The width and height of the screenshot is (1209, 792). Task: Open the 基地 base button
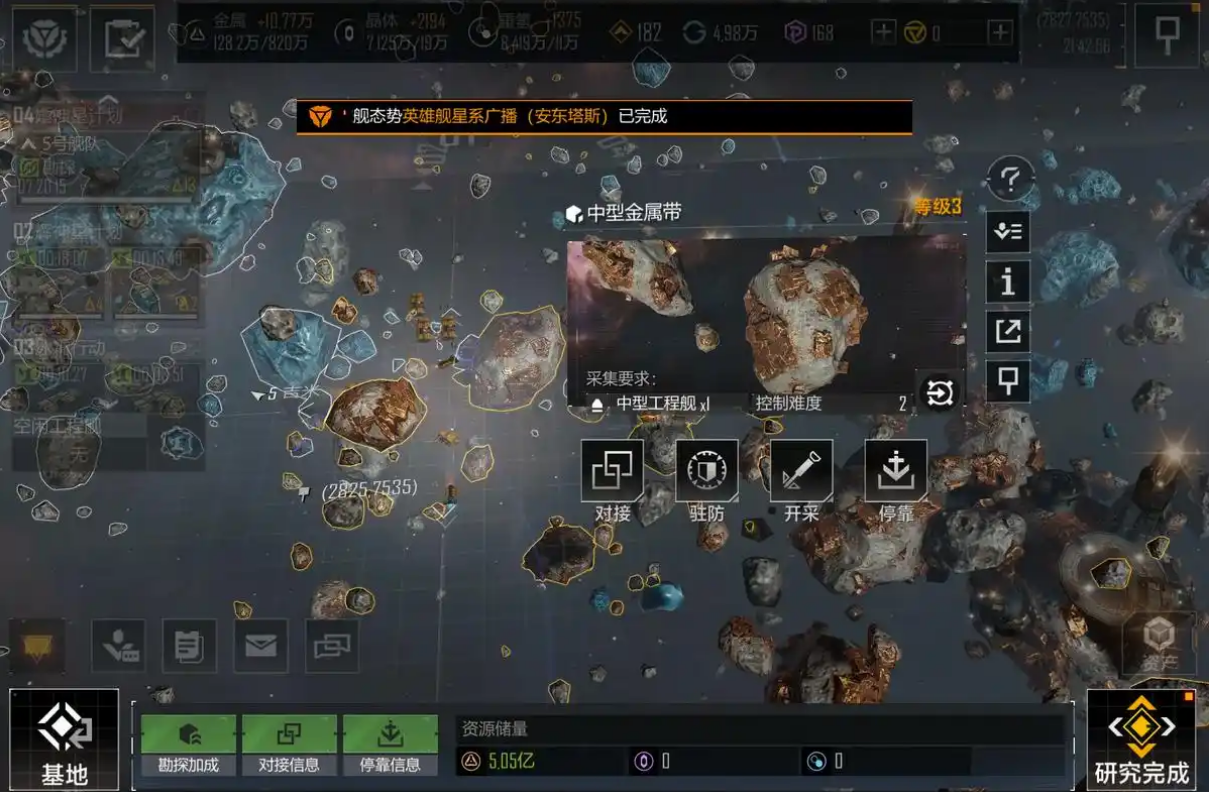[x=65, y=740]
